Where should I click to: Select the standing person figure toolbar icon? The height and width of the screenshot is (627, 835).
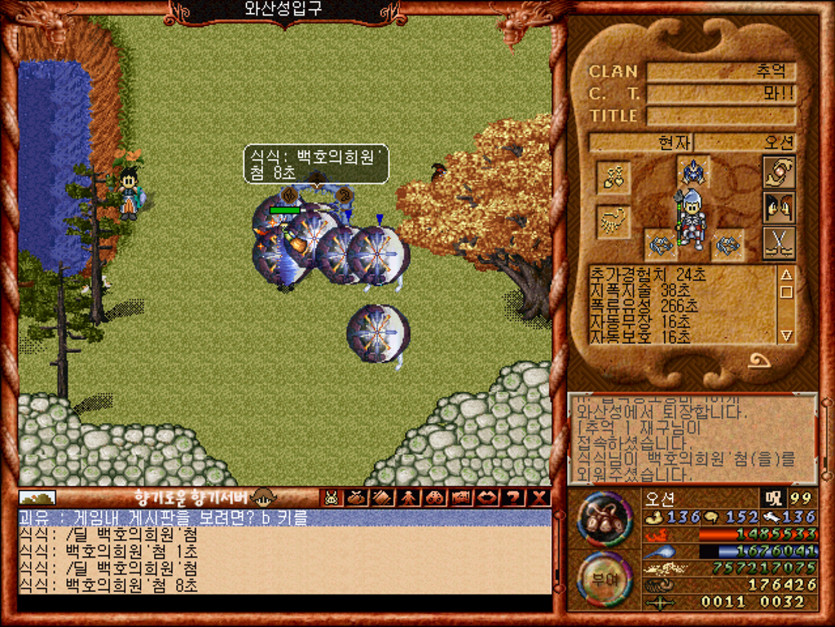409,497
